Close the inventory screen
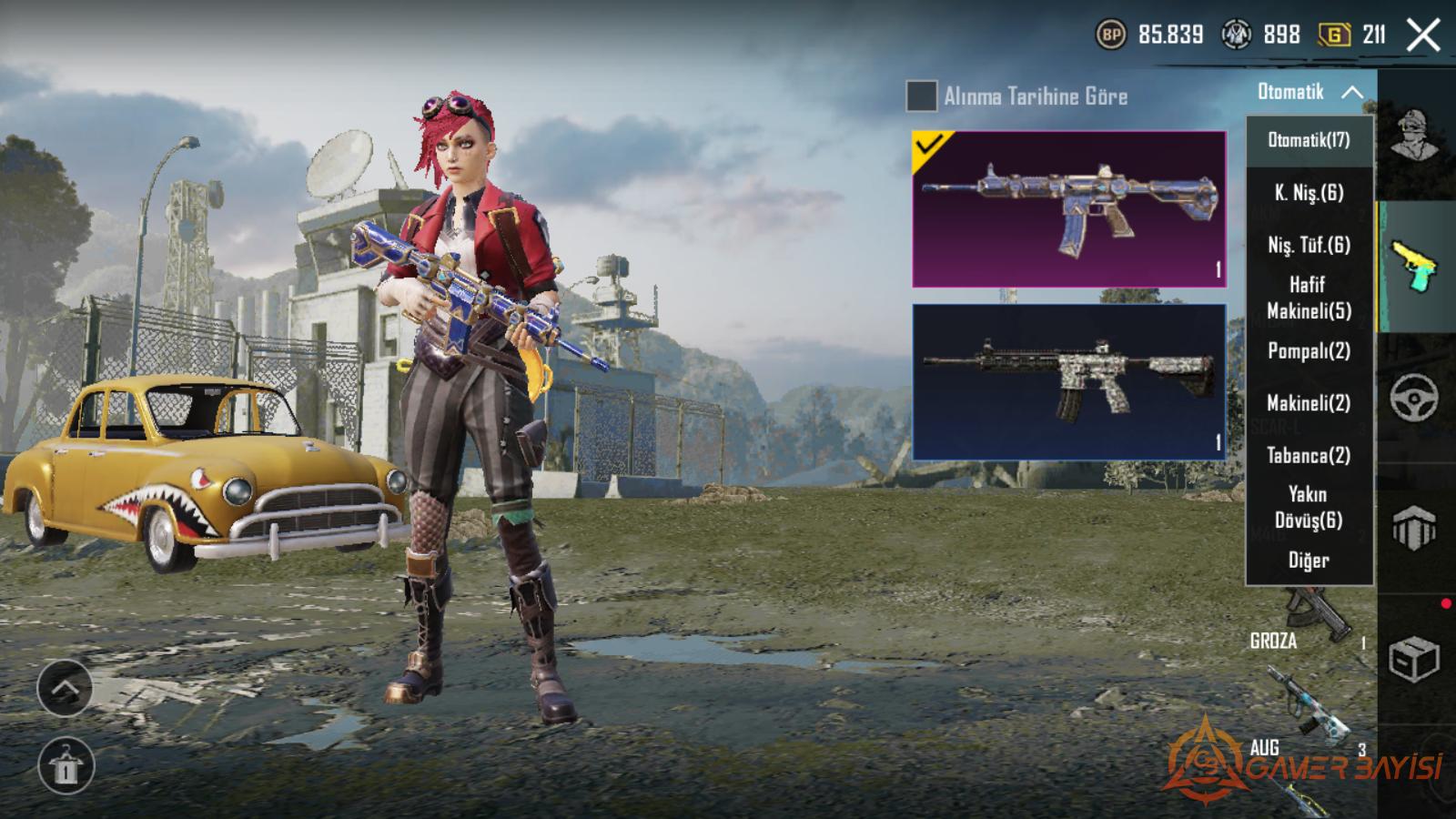The image size is (1456, 819). [1422, 35]
